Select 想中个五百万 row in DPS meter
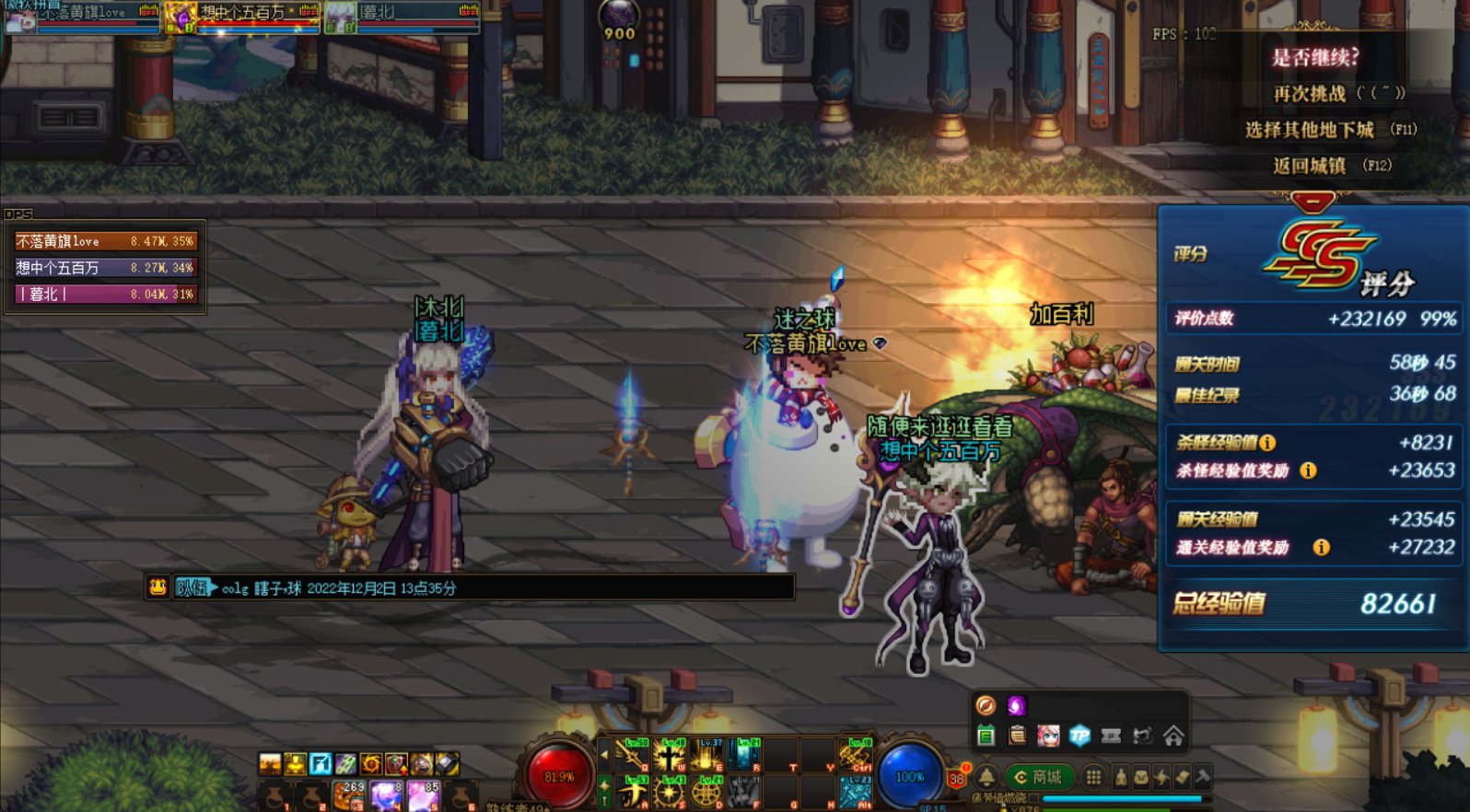 (x=105, y=268)
